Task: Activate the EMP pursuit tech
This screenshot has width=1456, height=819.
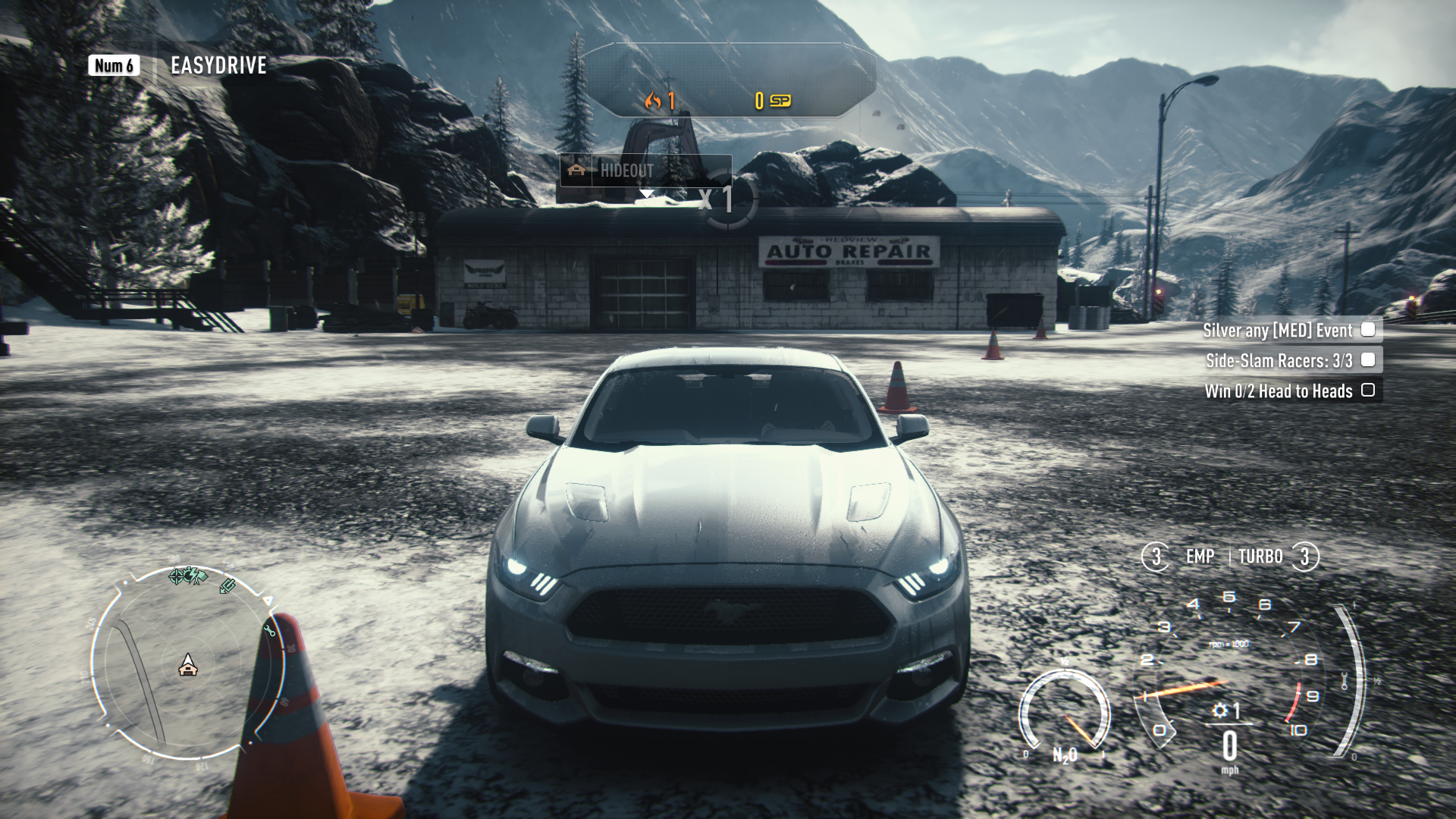Action: [x=1199, y=557]
